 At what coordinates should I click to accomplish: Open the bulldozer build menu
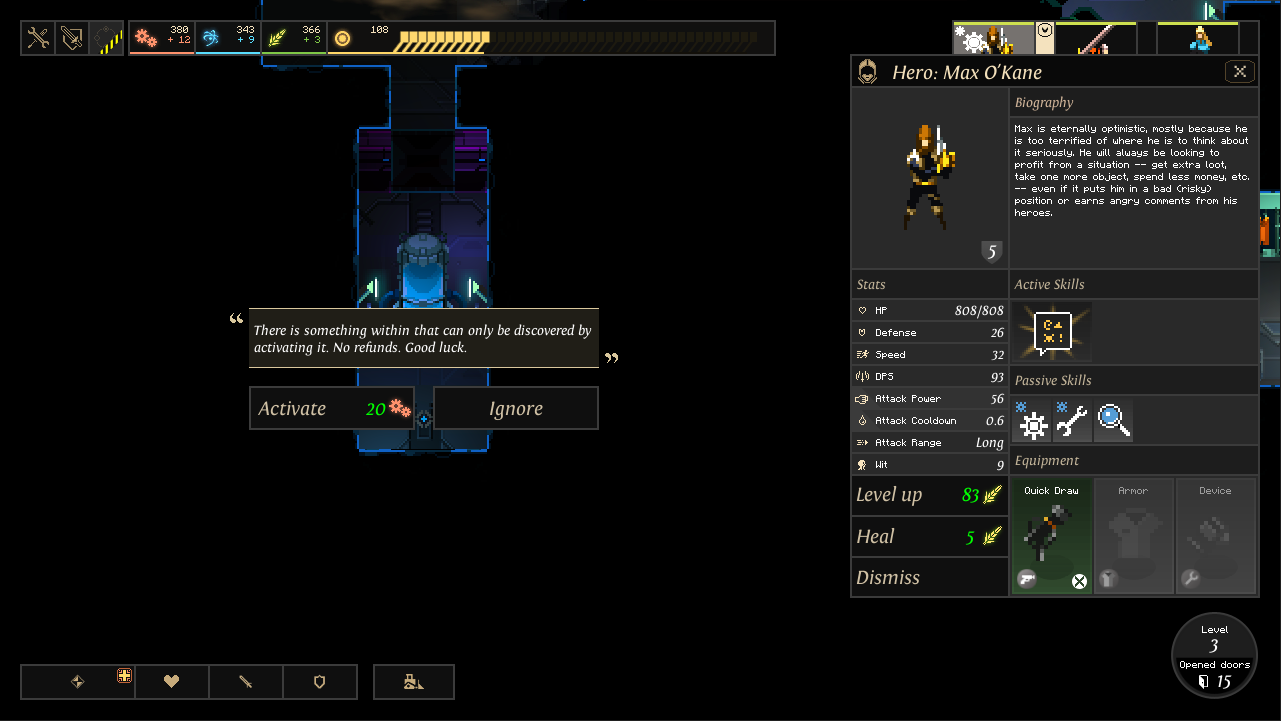tap(414, 682)
